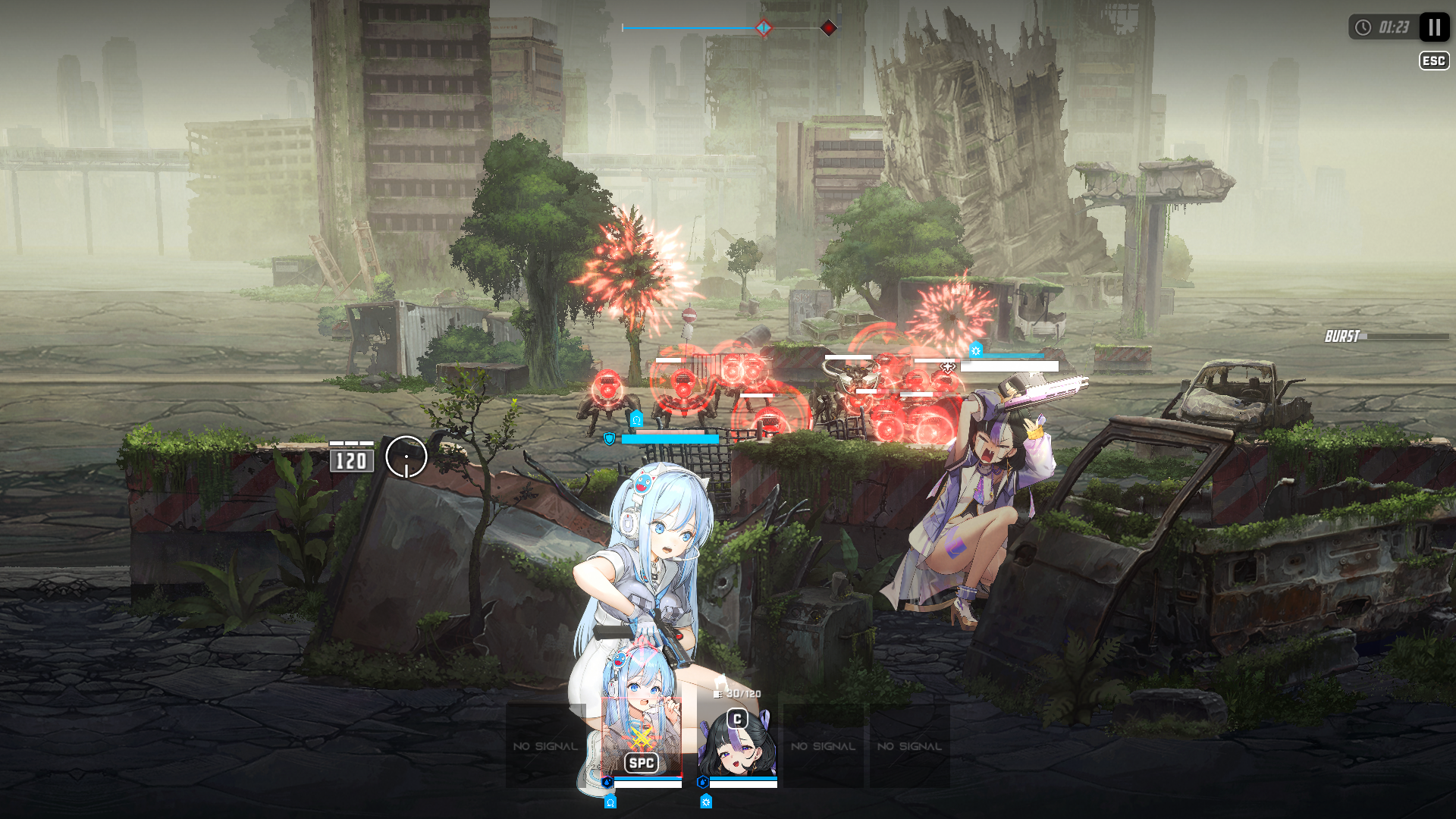Click the hexagonal shield badge on active health bar
This screenshot has width=1456, height=819.
607,781
